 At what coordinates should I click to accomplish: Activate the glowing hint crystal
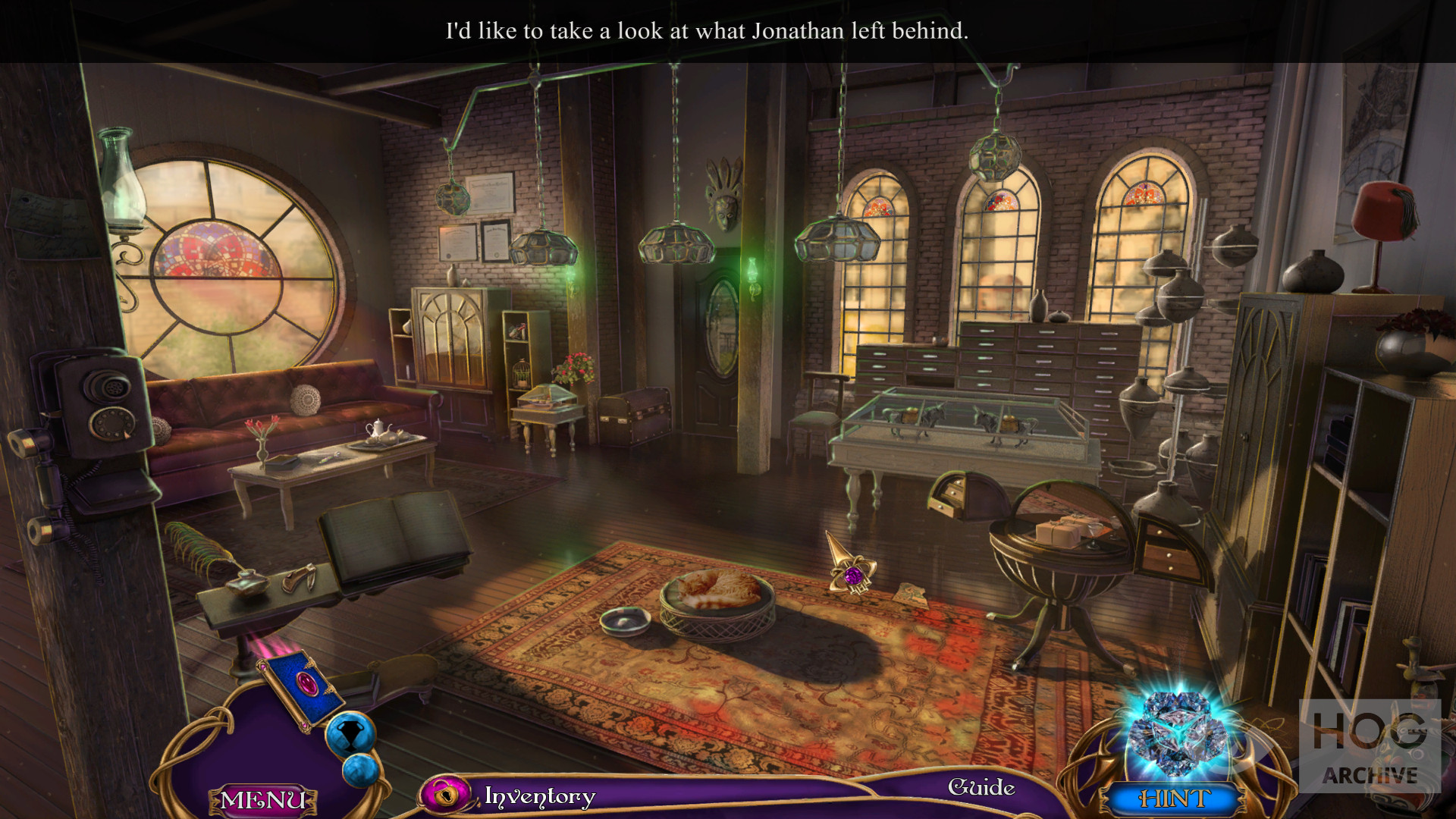pyautogui.click(x=1174, y=733)
